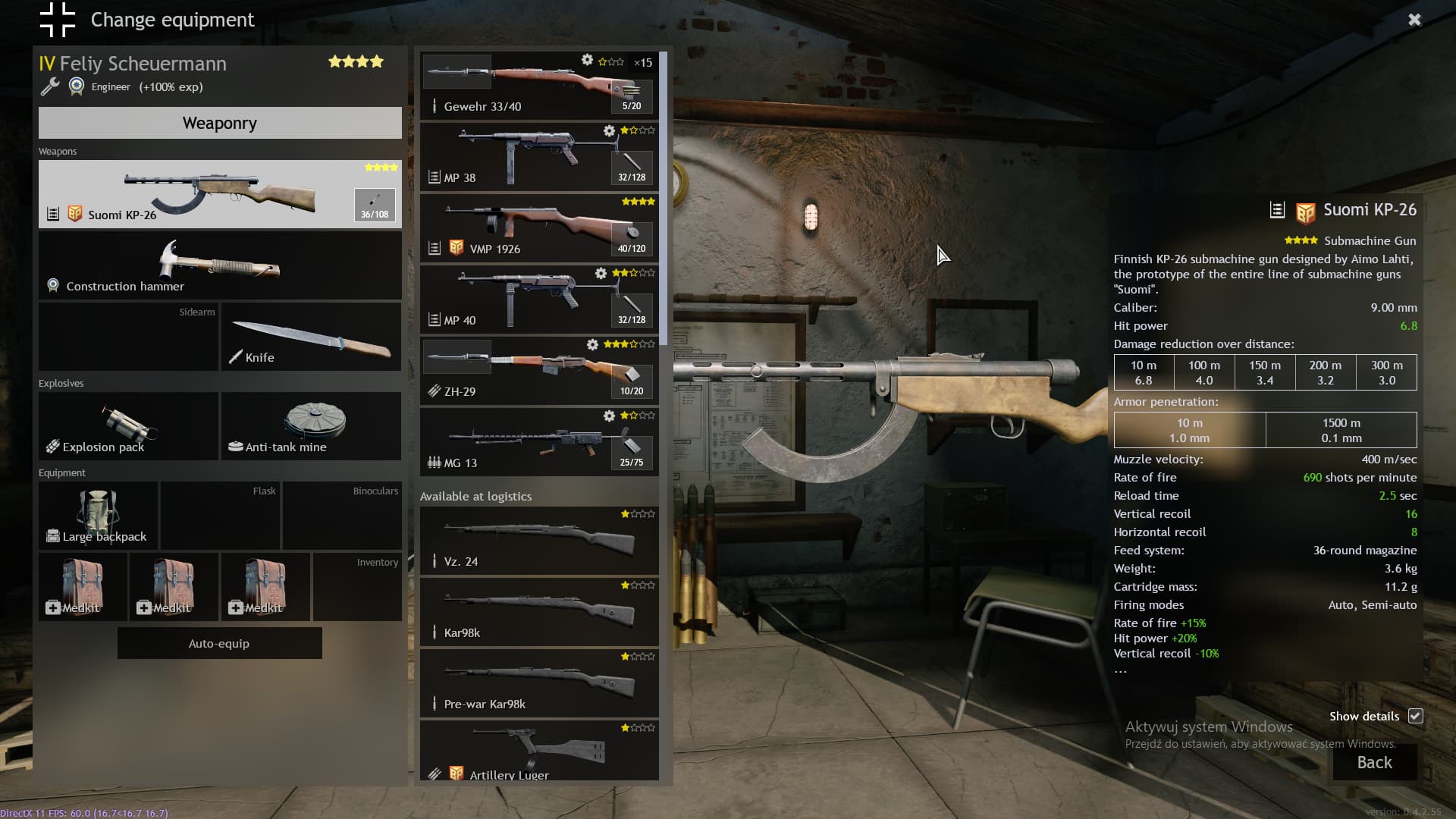This screenshot has height=819, width=1456.
Task: Select the equipped Suomi KP-26 slot
Action: [220, 194]
